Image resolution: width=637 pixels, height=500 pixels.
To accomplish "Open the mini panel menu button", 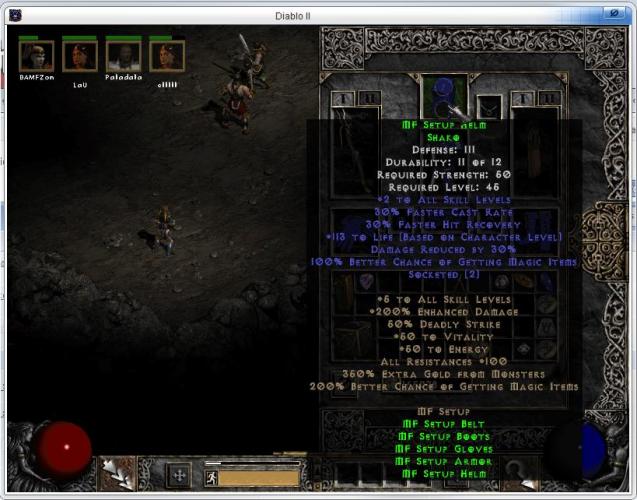I will coord(180,476).
